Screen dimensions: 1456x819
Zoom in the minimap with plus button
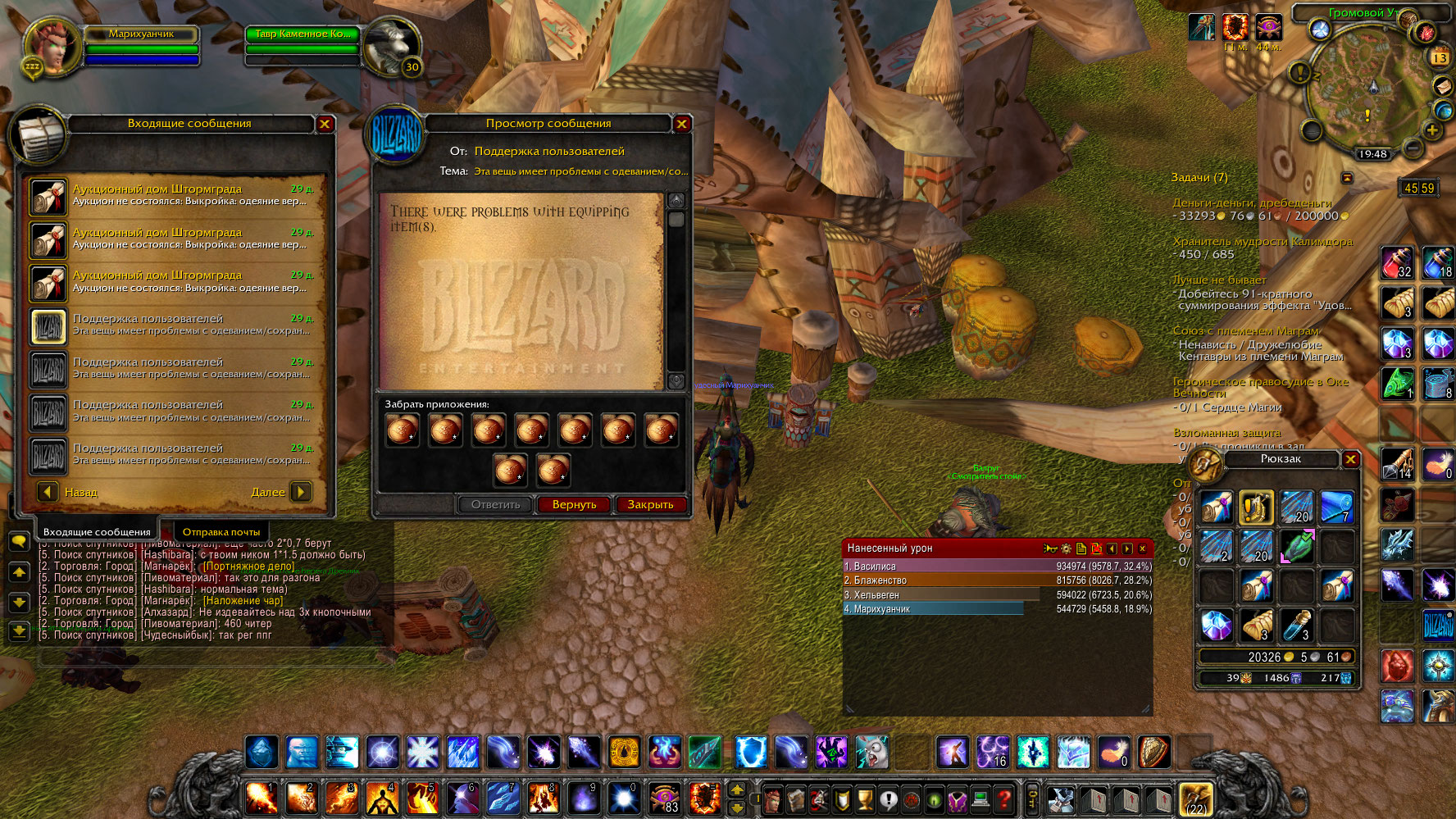1432,130
